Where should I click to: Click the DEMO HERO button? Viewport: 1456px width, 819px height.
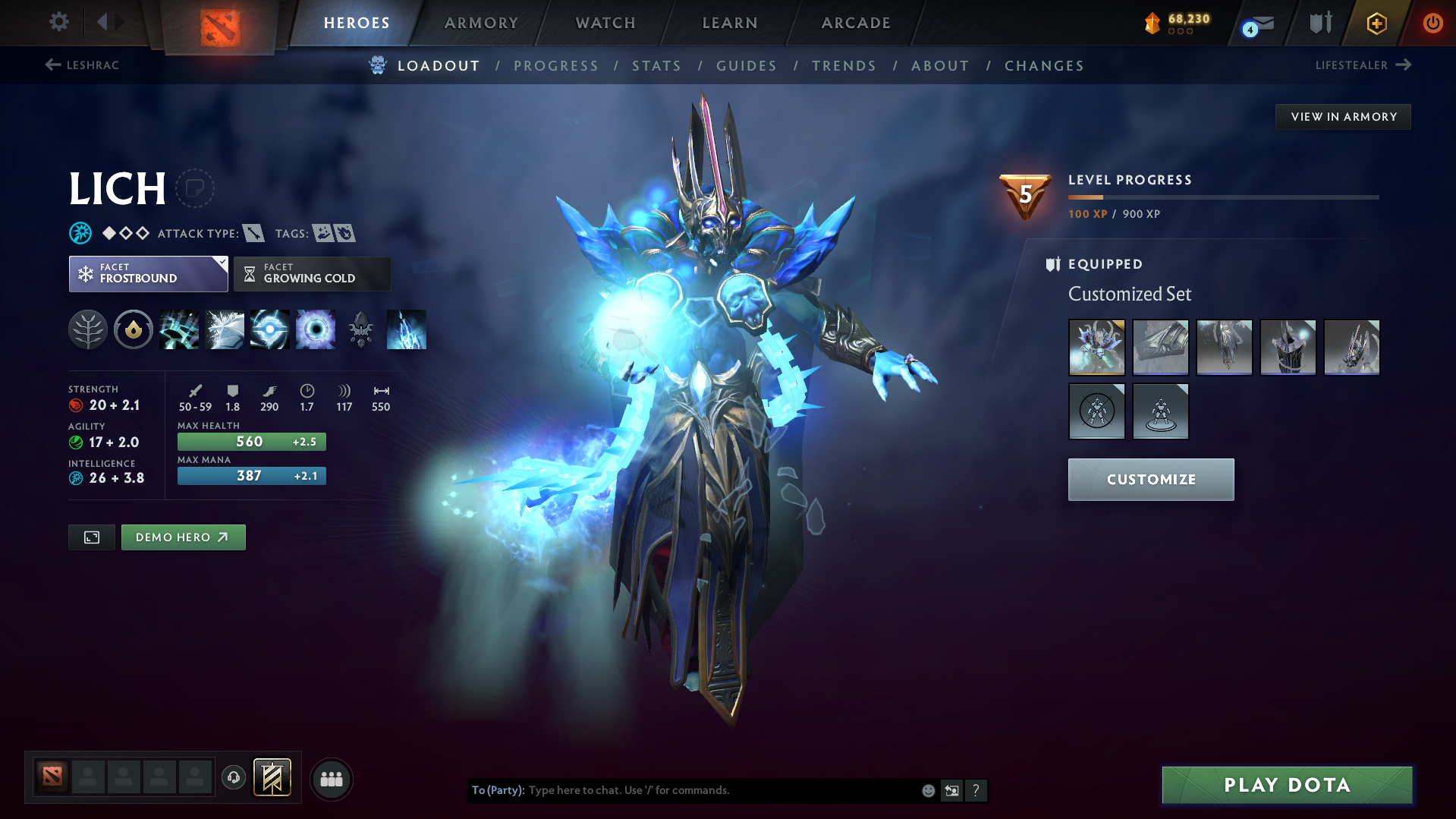click(x=183, y=537)
